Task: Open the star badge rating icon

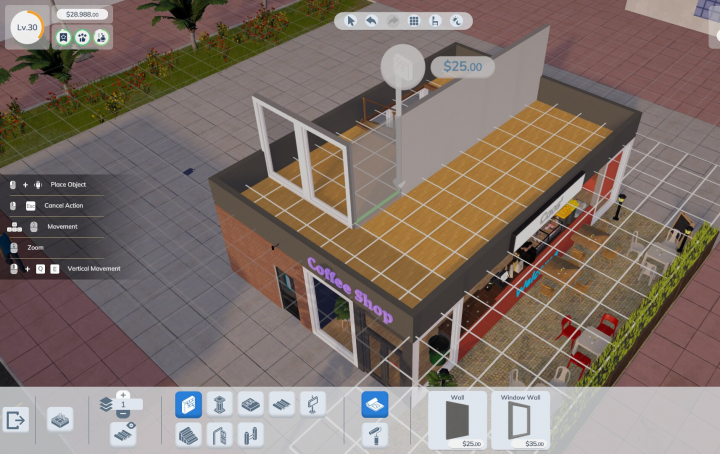Action: (x=62, y=37)
